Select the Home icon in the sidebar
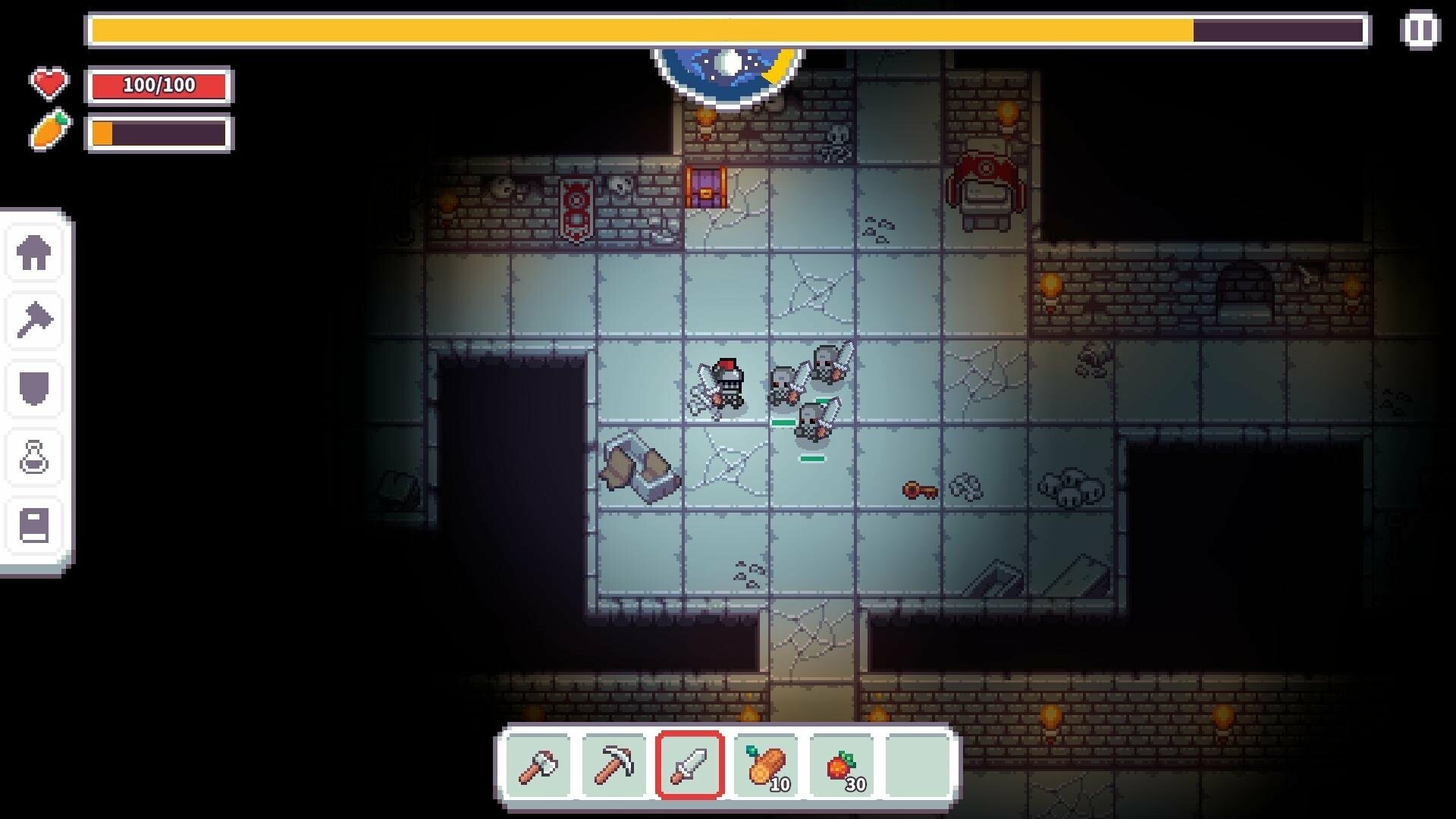 (34, 253)
